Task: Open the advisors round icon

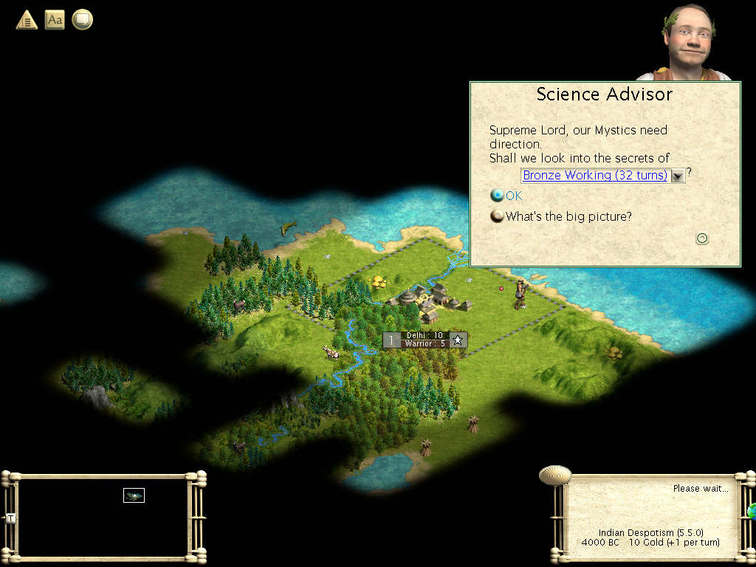Action: pos(82,19)
